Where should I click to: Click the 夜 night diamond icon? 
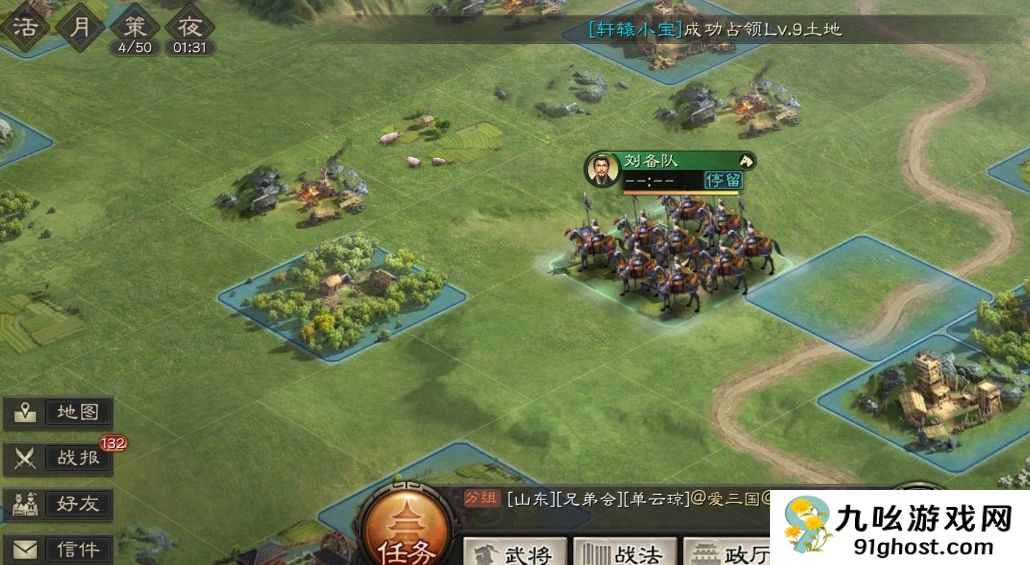click(188, 26)
